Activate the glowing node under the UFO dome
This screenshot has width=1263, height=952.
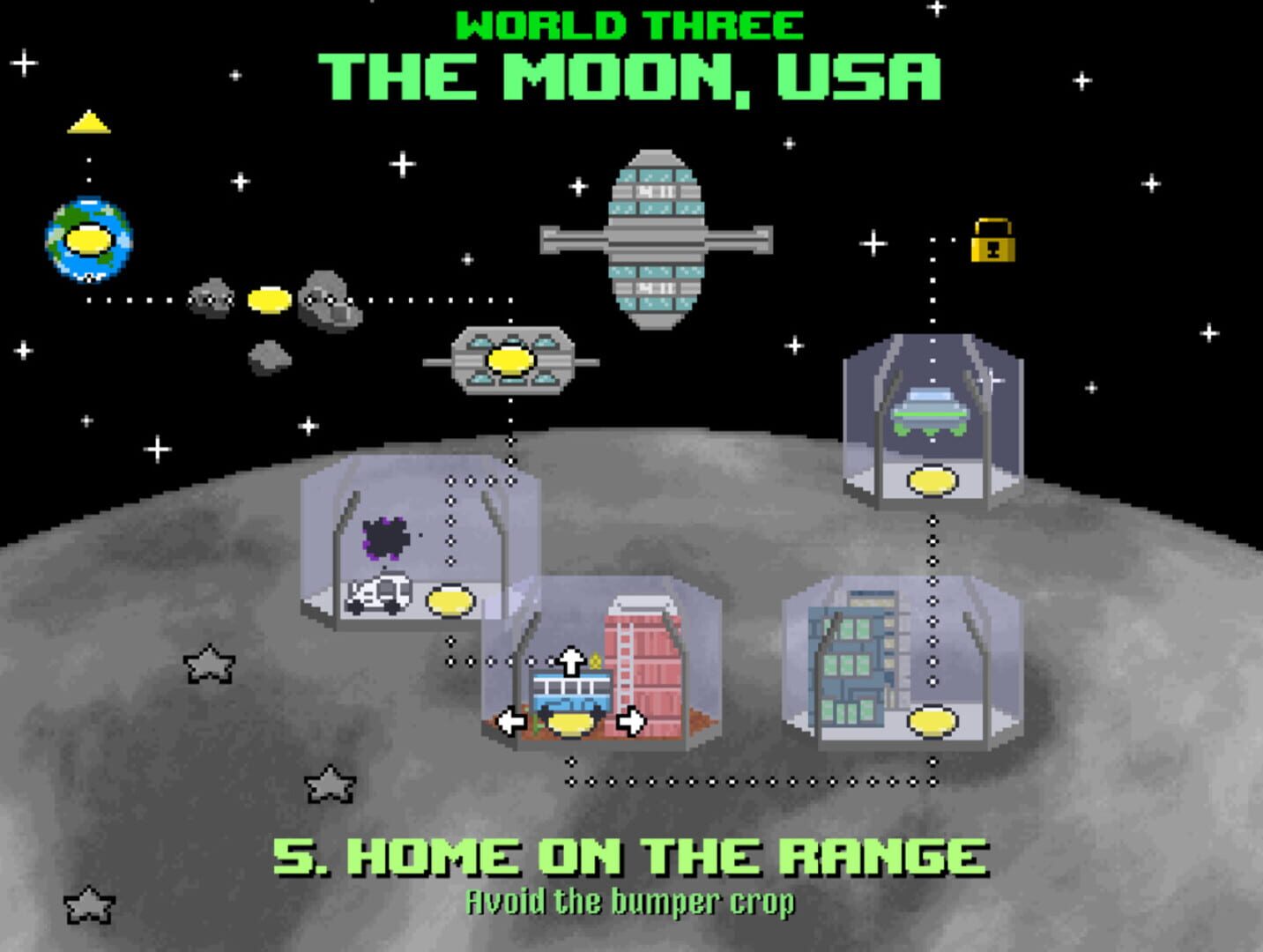tap(930, 479)
